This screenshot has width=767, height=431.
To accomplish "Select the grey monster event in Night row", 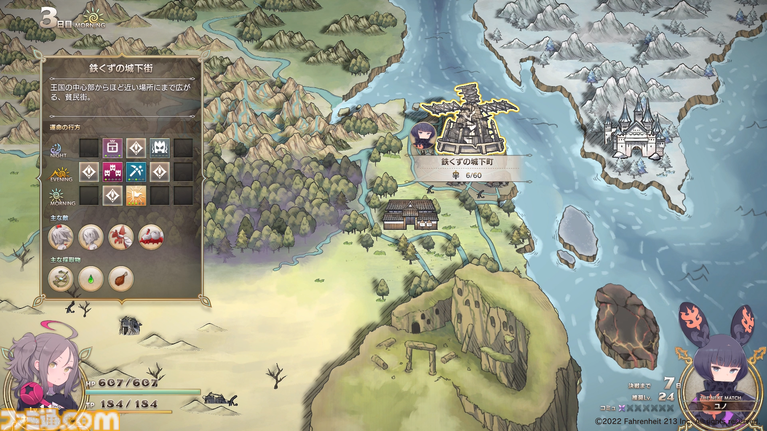I will (159, 147).
